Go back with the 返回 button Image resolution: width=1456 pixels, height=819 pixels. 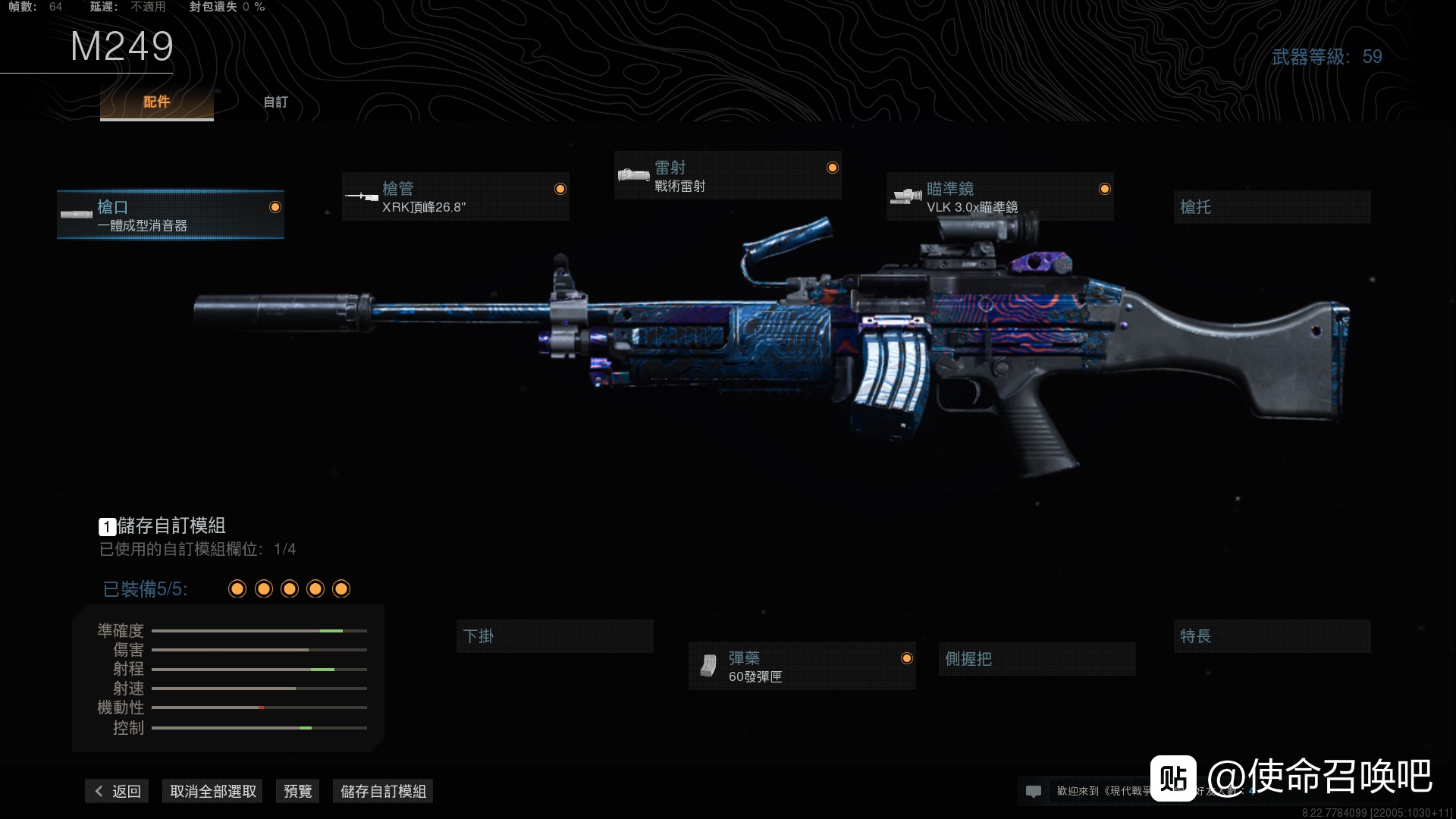coord(118,792)
